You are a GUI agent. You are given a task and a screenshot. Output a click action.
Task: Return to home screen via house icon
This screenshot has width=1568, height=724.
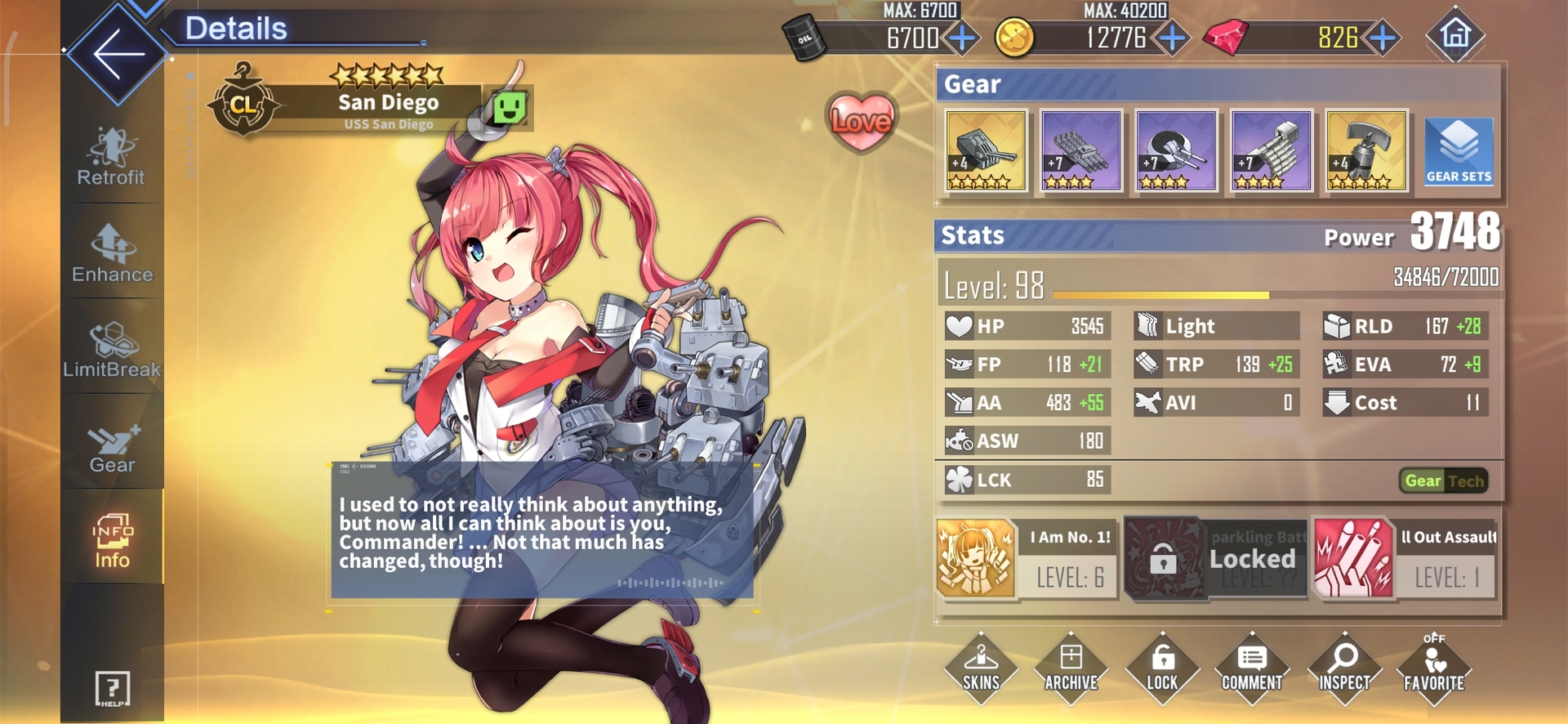[1454, 35]
